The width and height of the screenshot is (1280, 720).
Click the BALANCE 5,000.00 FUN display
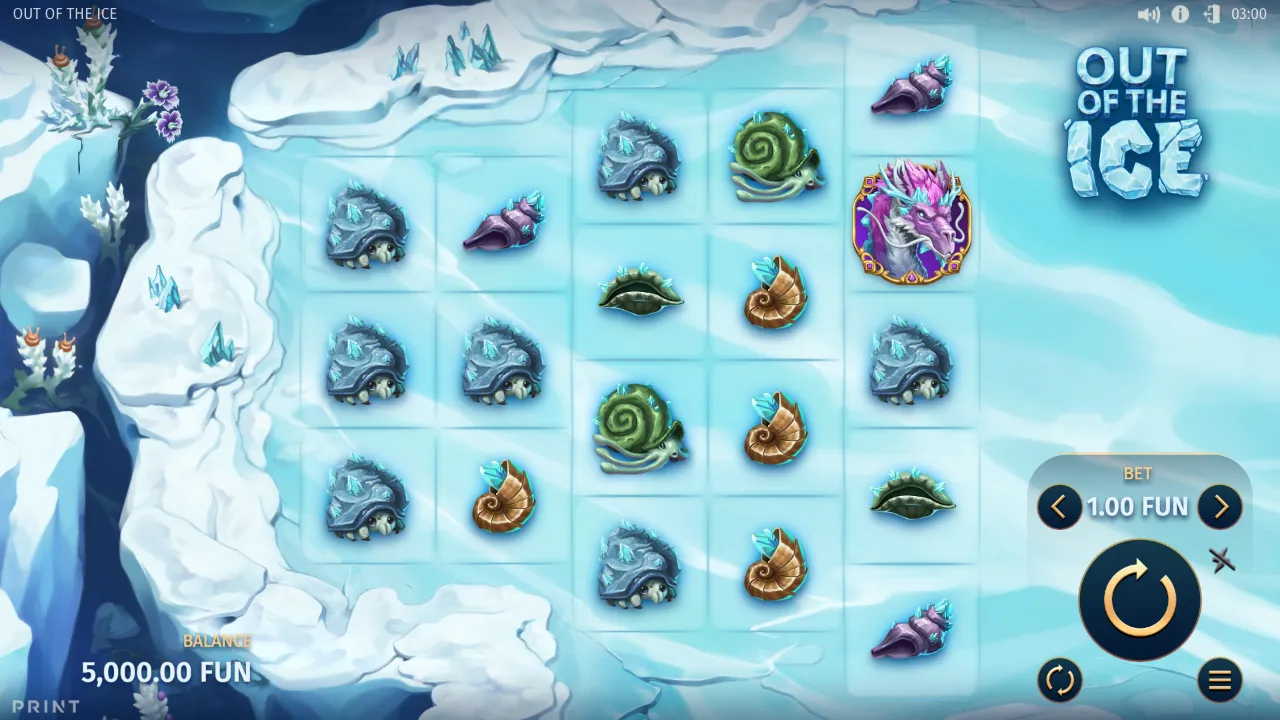(x=167, y=672)
